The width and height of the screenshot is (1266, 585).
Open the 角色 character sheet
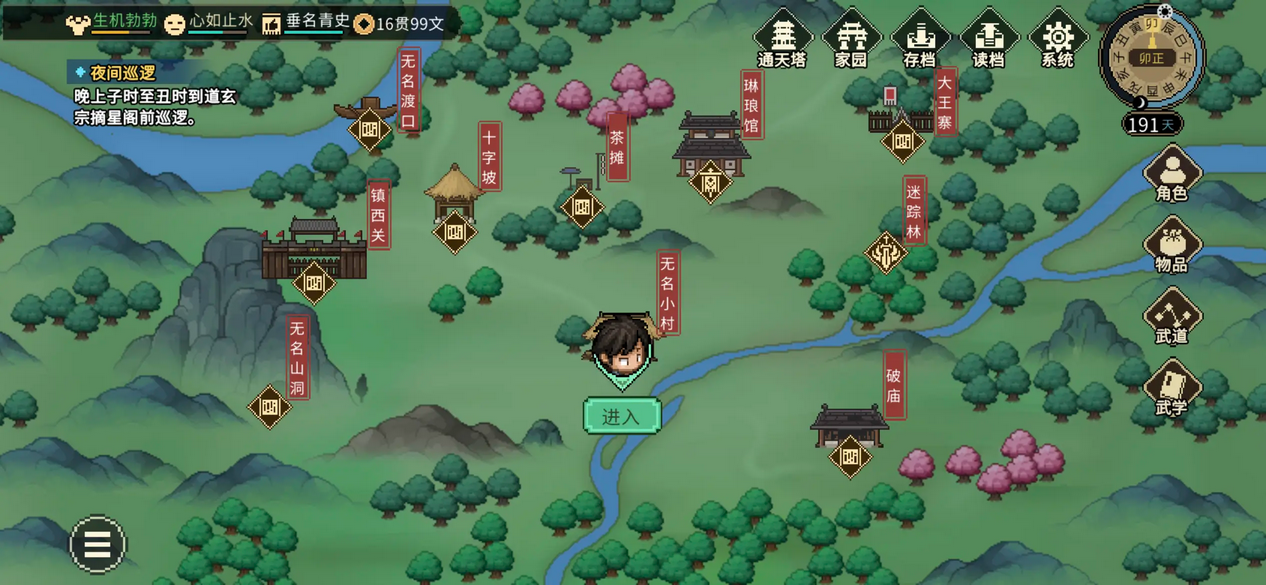pos(1171,174)
